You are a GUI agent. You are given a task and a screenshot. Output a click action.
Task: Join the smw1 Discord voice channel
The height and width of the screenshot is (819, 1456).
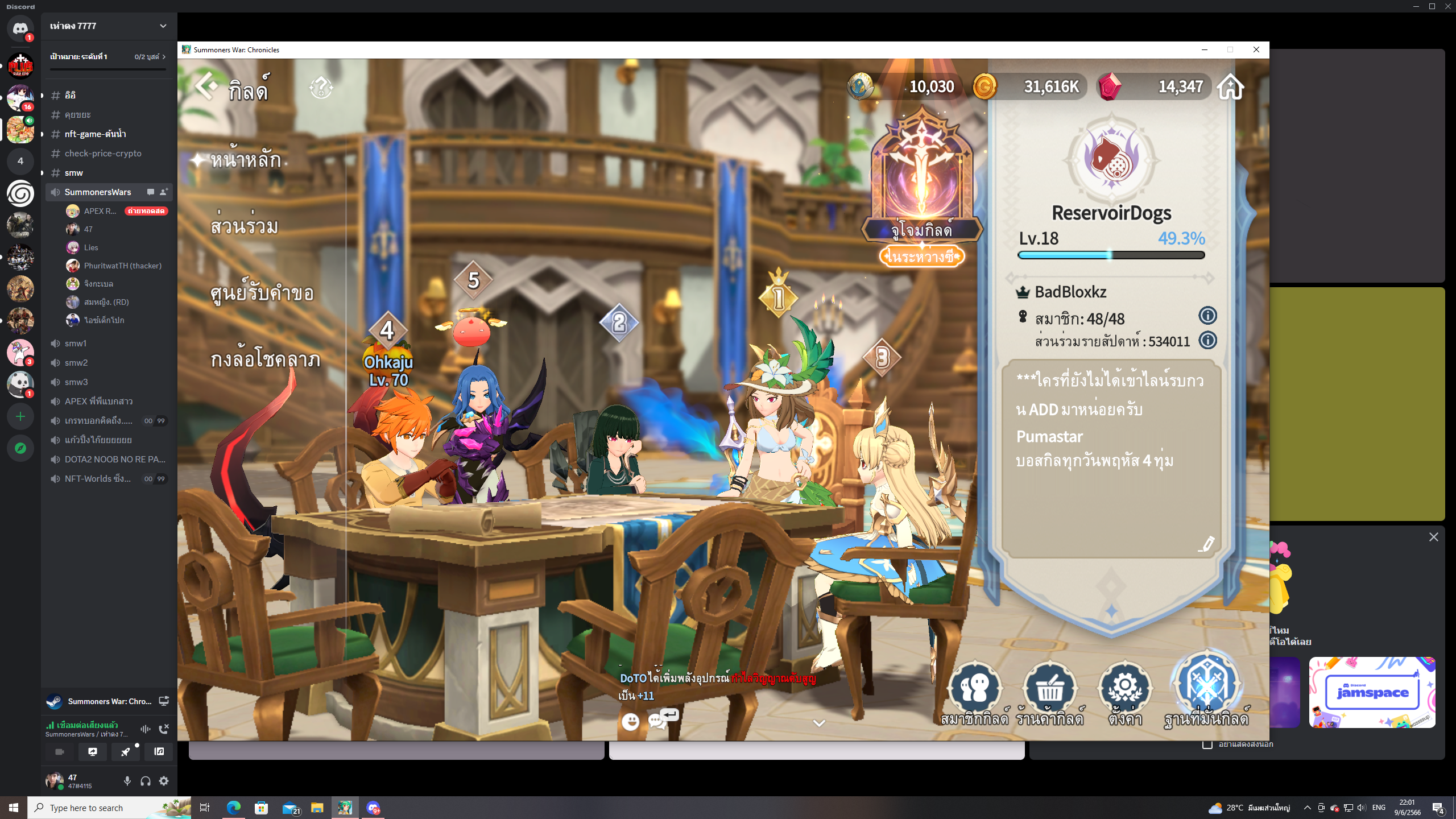(x=76, y=343)
